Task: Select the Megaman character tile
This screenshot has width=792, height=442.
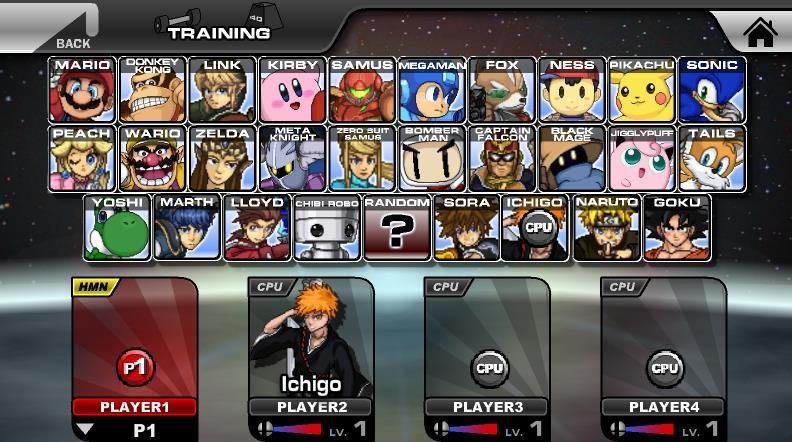Action: tap(431, 90)
